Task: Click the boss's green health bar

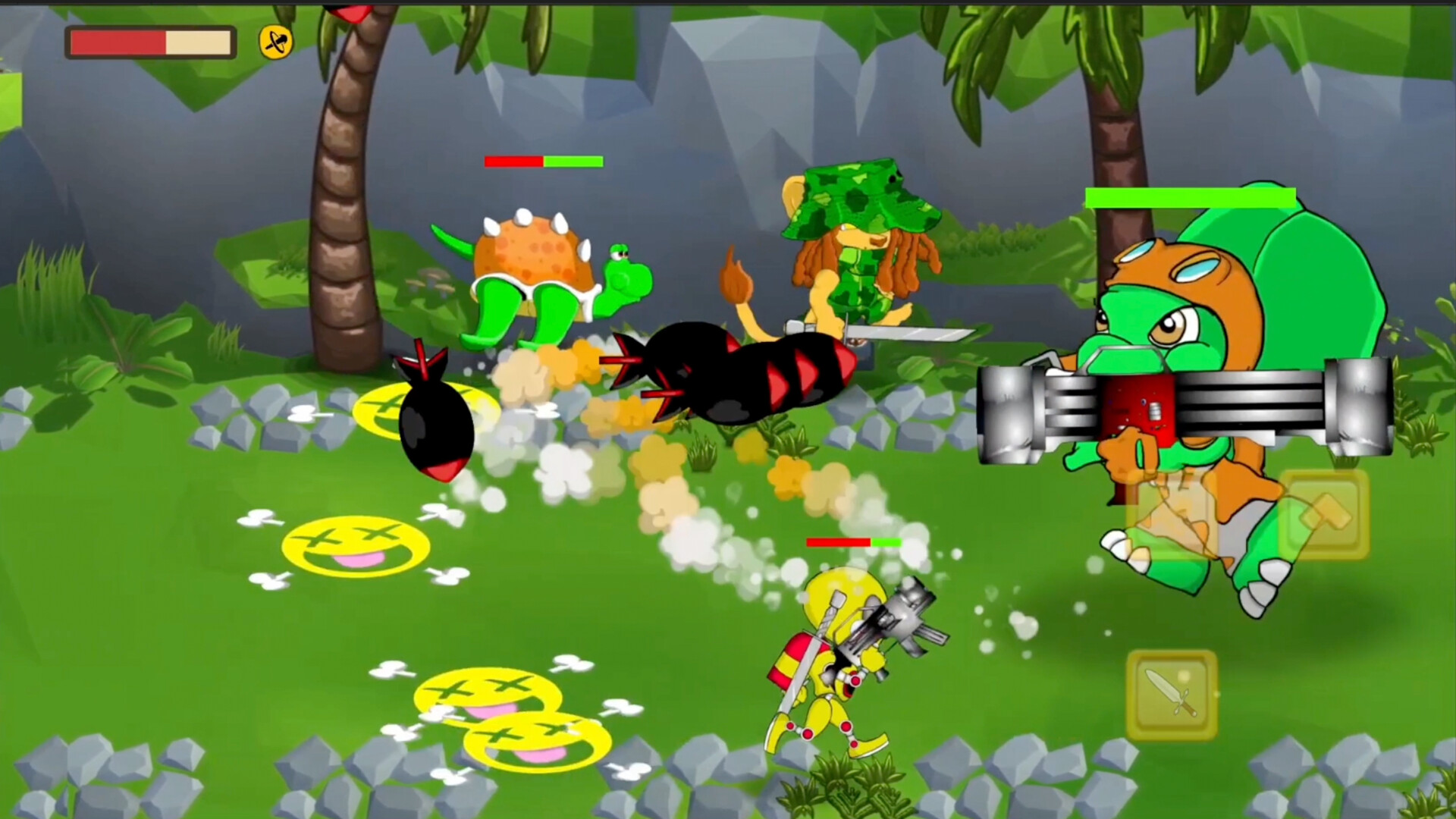Action: (1191, 198)
